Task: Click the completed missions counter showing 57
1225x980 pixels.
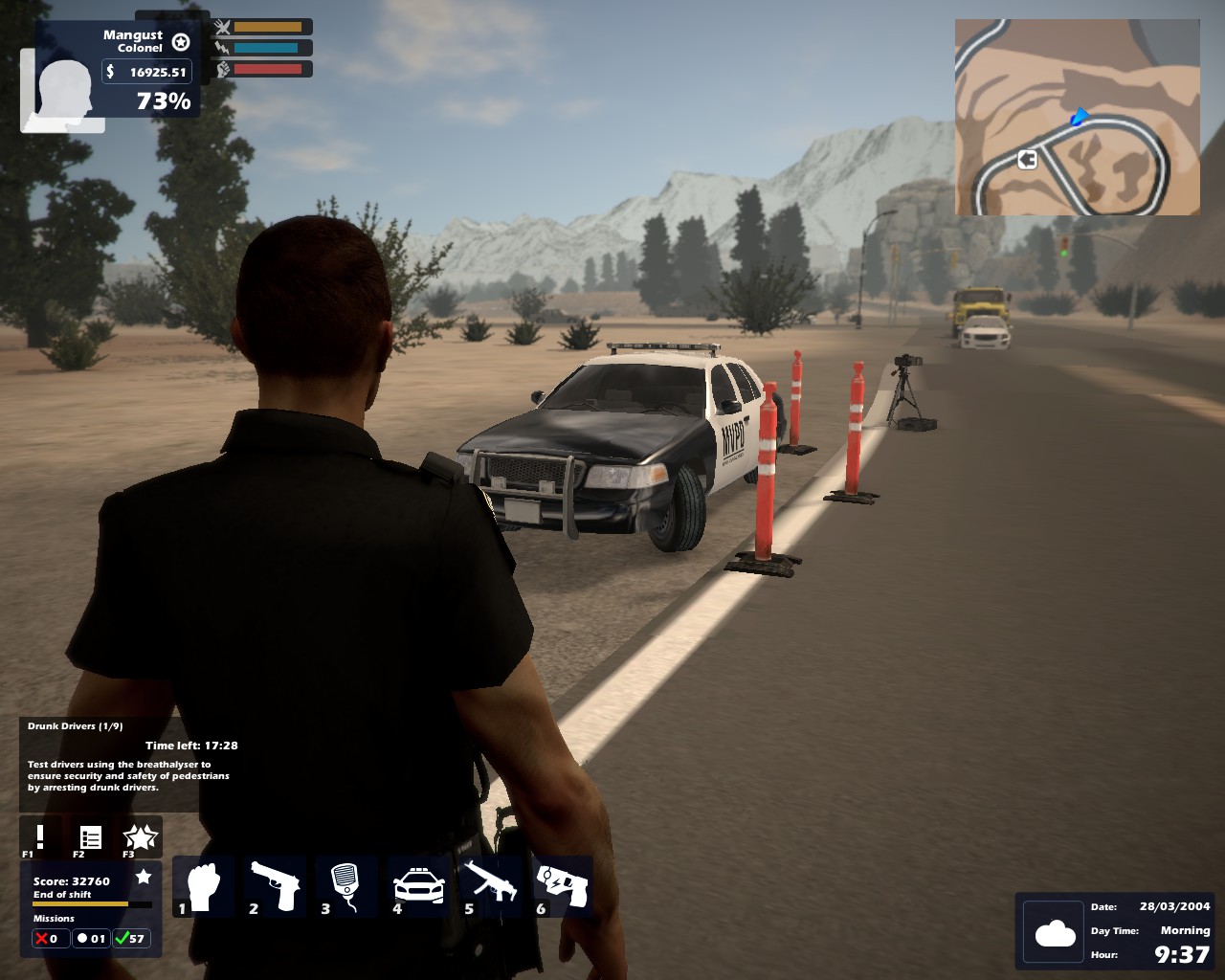Action: point(132,938)
